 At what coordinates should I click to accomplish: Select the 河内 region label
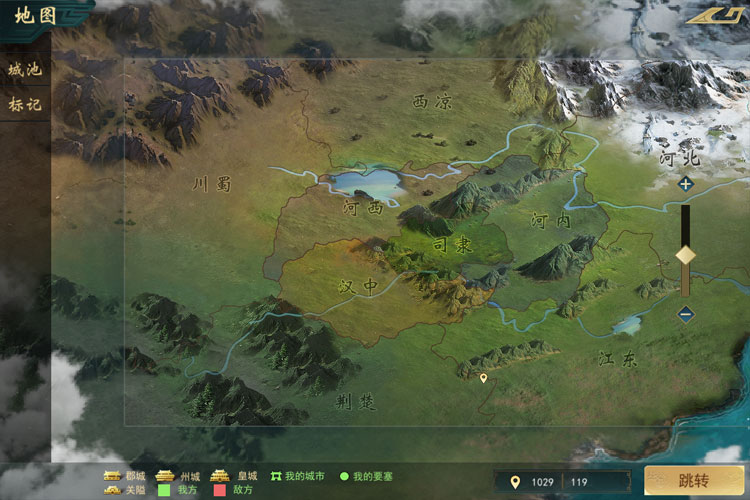tap(551, 221)
